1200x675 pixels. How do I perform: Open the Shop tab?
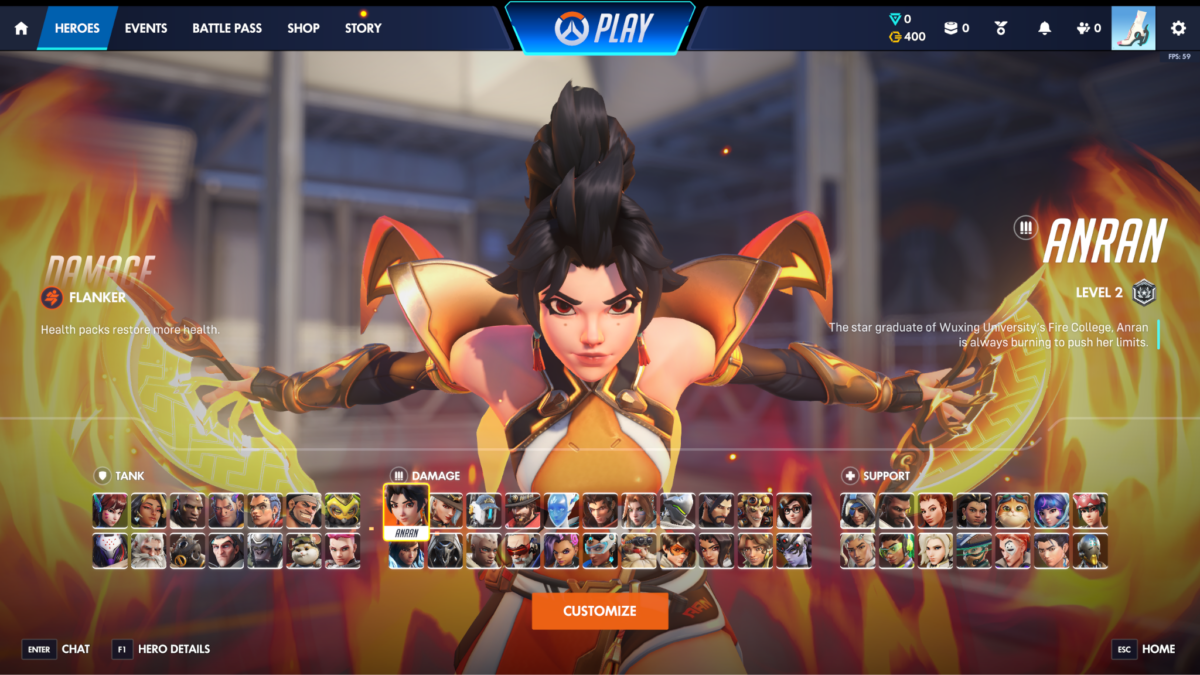(303, 28)
